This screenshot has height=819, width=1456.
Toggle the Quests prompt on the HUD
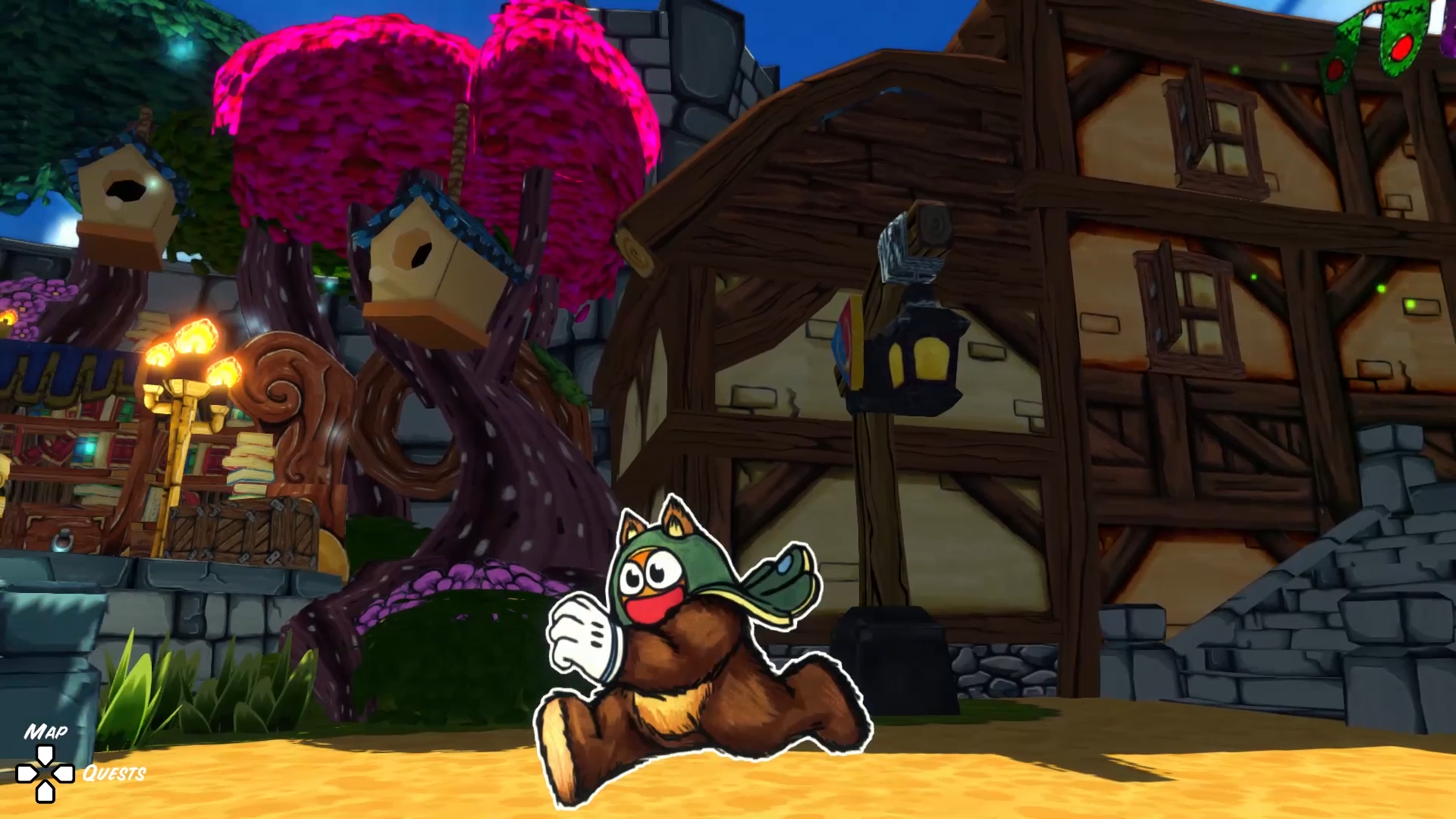(x=114, y=773)
